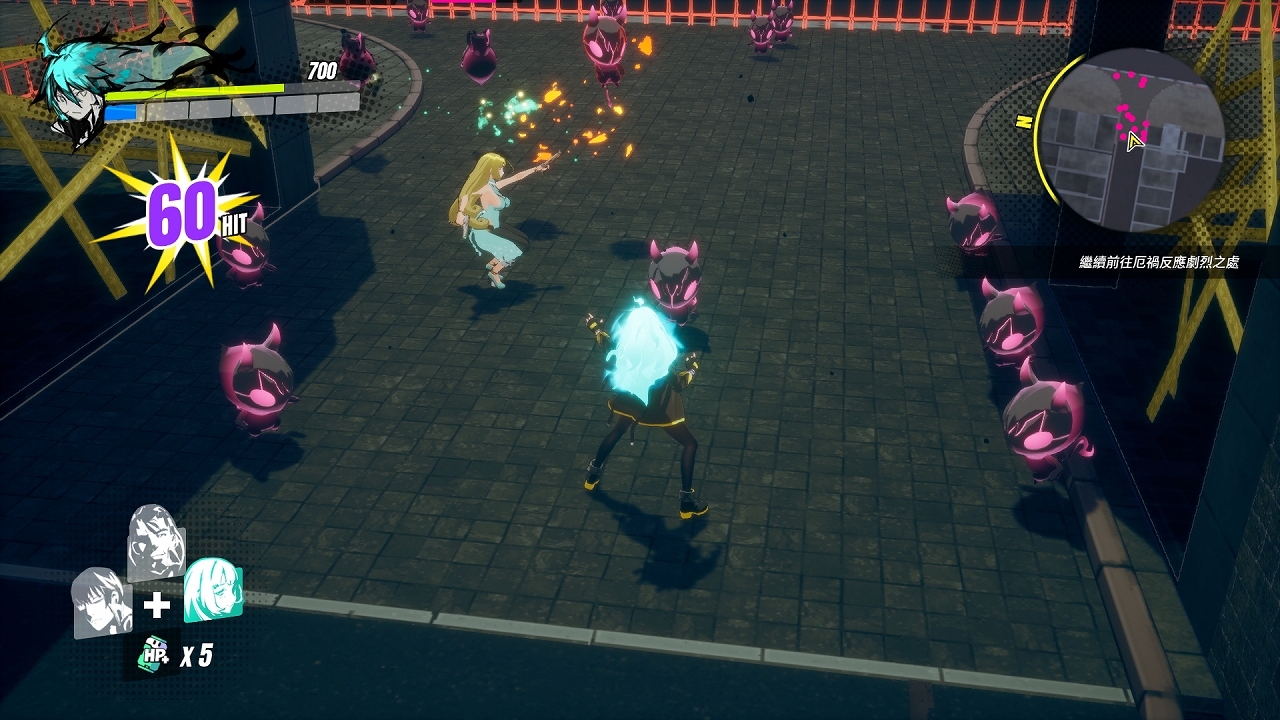Click the player arrow cursor on the minimap
The width and height of the screenshot is (1280, 720).
(1135, 140)
